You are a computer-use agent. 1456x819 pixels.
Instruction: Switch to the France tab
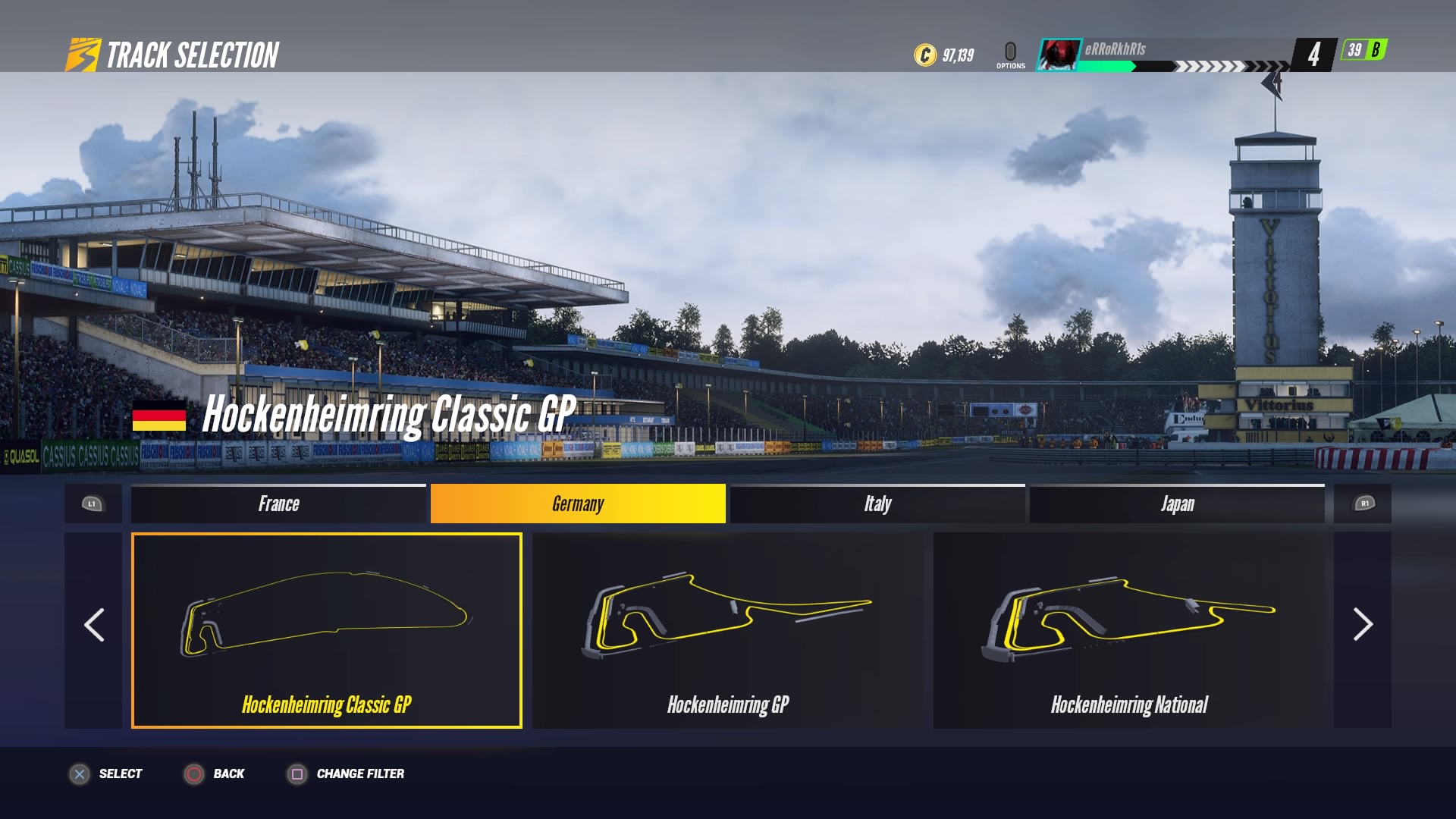[278, 504]
